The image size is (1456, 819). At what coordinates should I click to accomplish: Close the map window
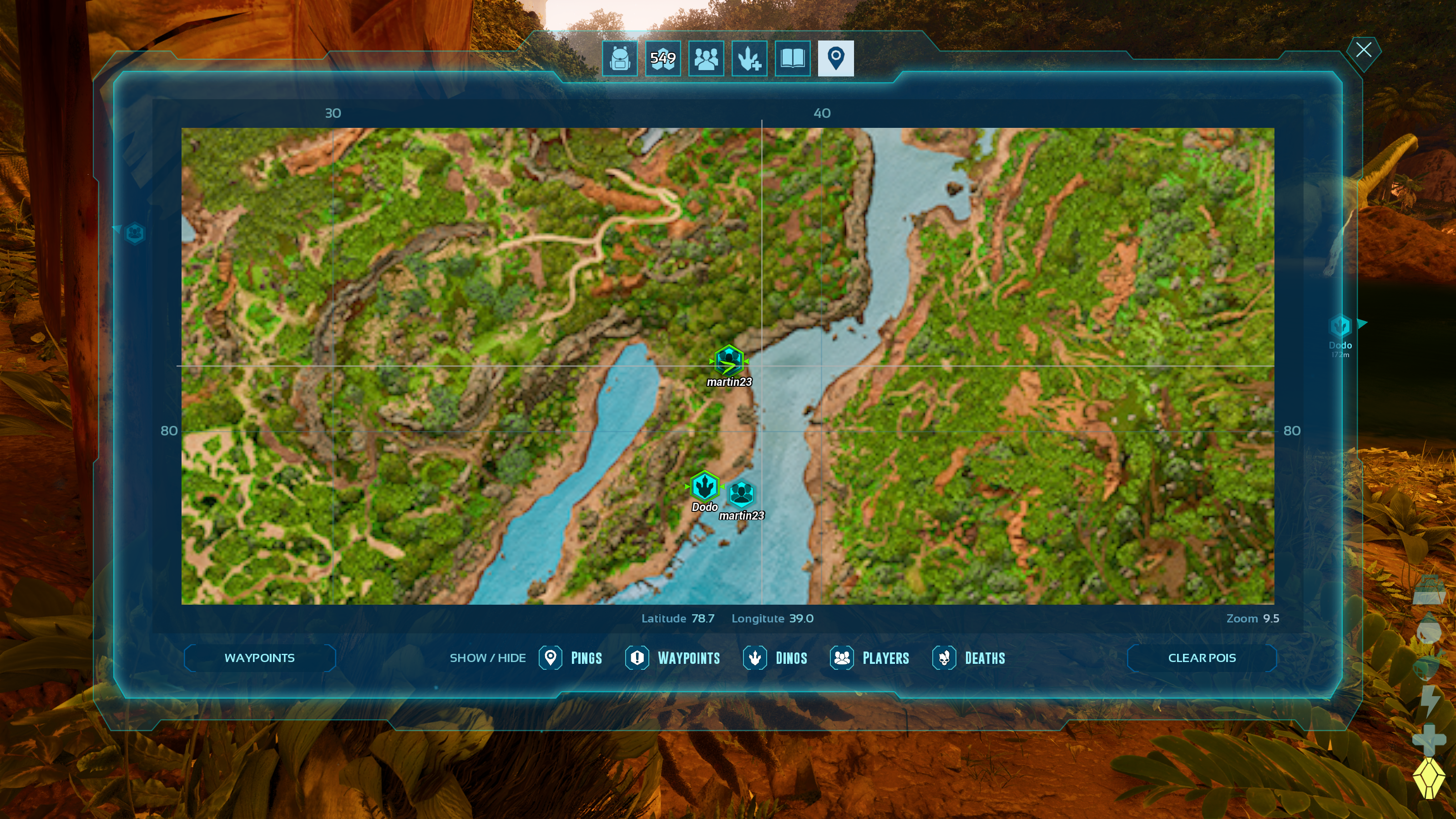[1363, 51]
